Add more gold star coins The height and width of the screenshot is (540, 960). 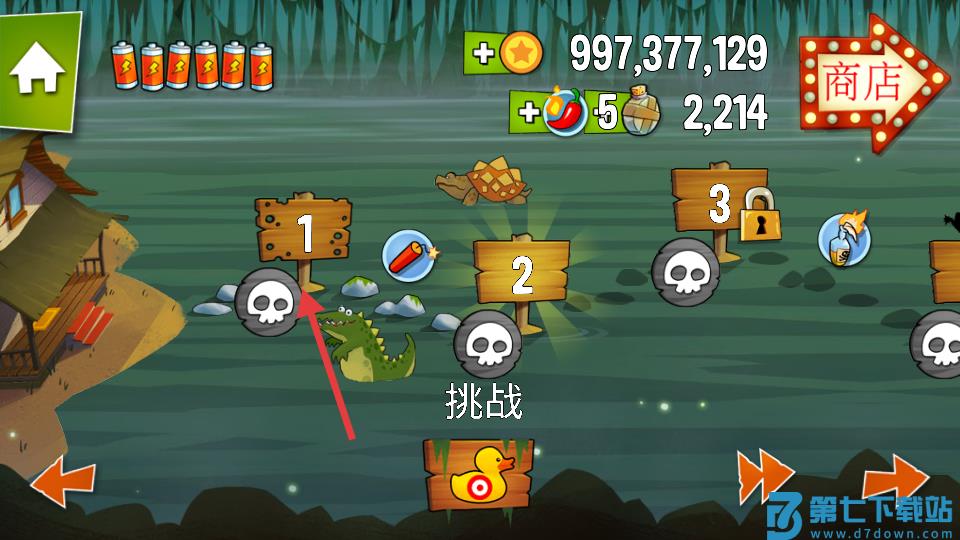[x=503, y=53]
